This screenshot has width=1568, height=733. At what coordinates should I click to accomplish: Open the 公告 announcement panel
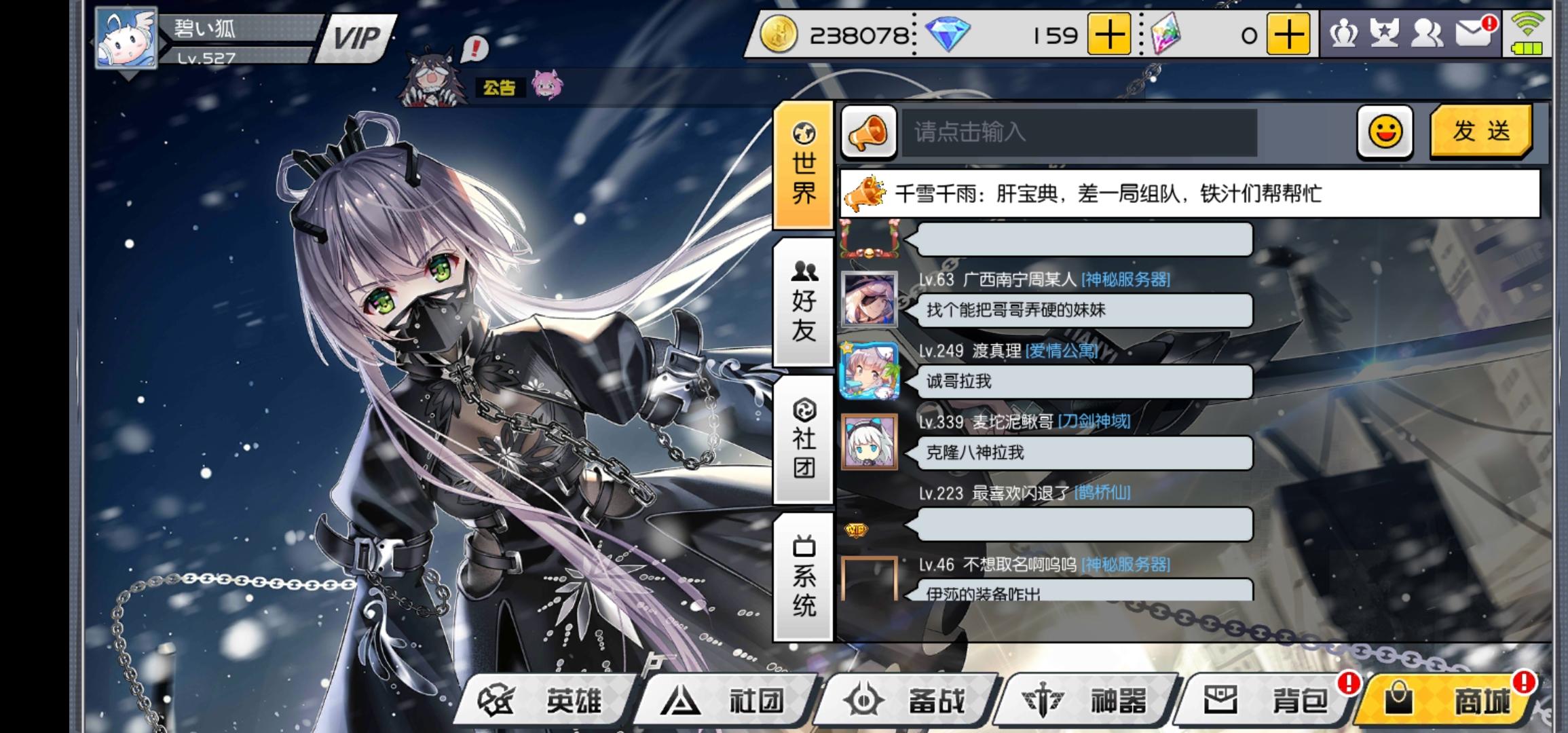pos(501,87)
